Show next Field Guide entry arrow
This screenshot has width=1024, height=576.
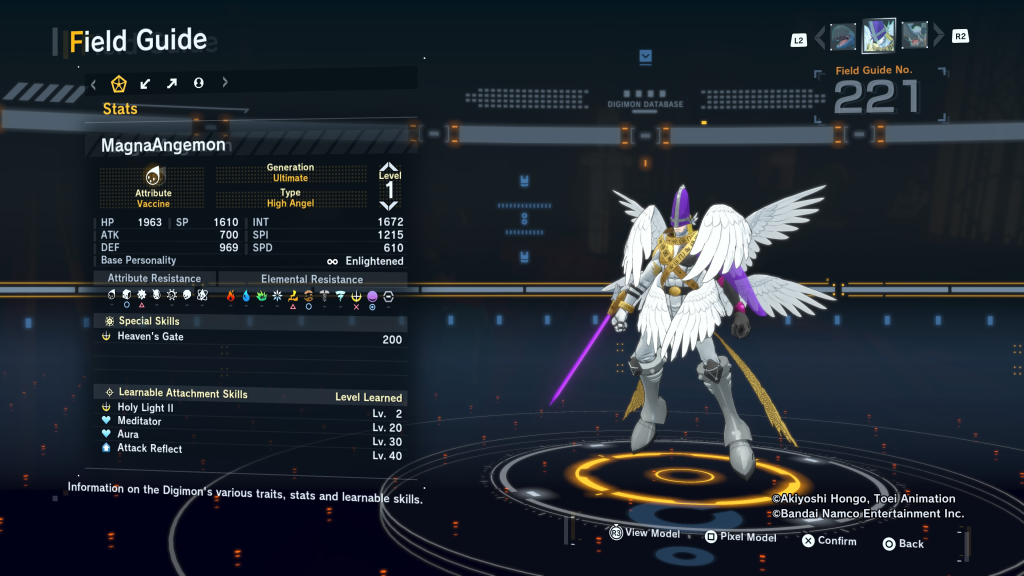939,38
